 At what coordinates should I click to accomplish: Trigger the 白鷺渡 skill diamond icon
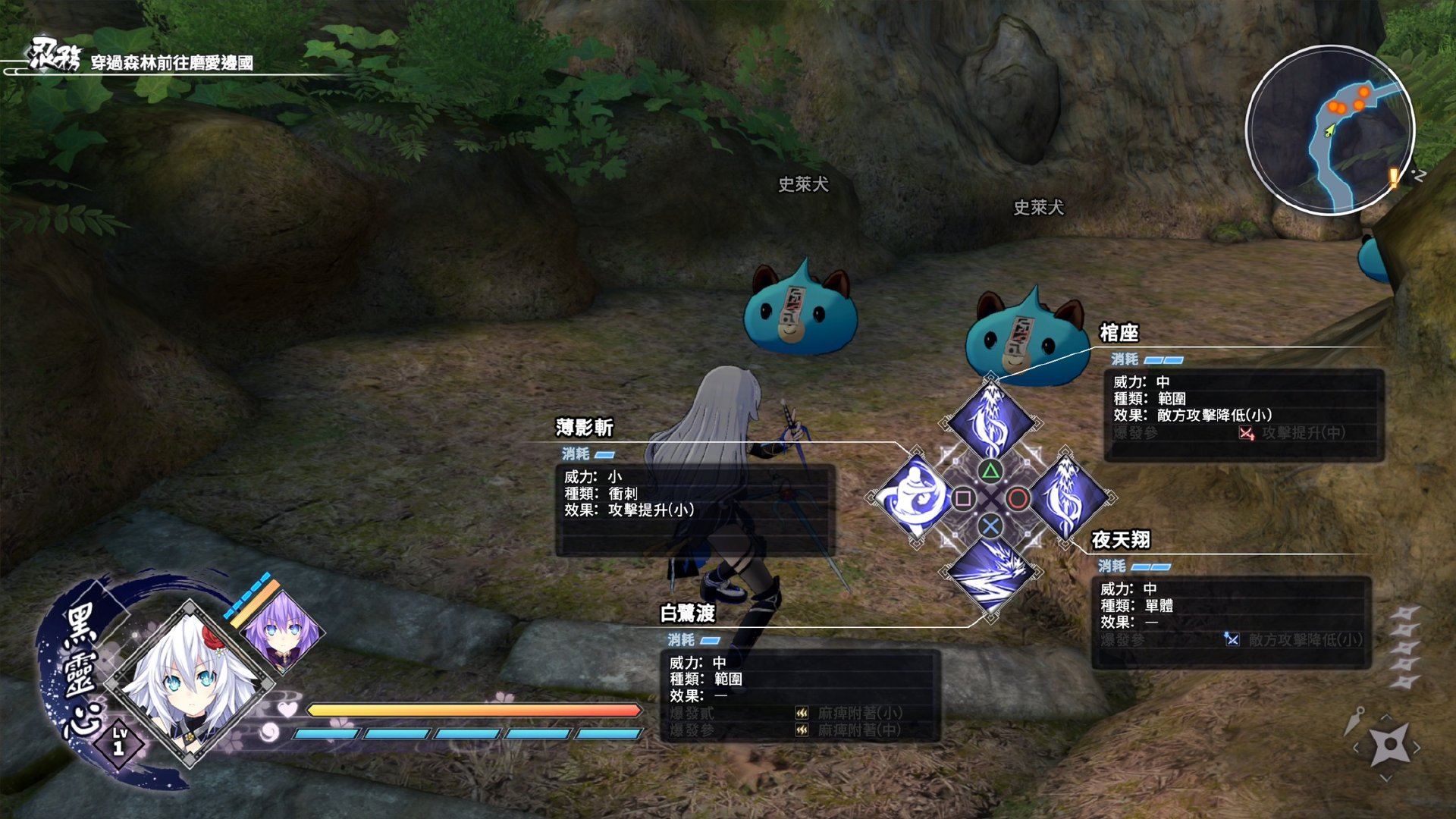click(990, 575)
